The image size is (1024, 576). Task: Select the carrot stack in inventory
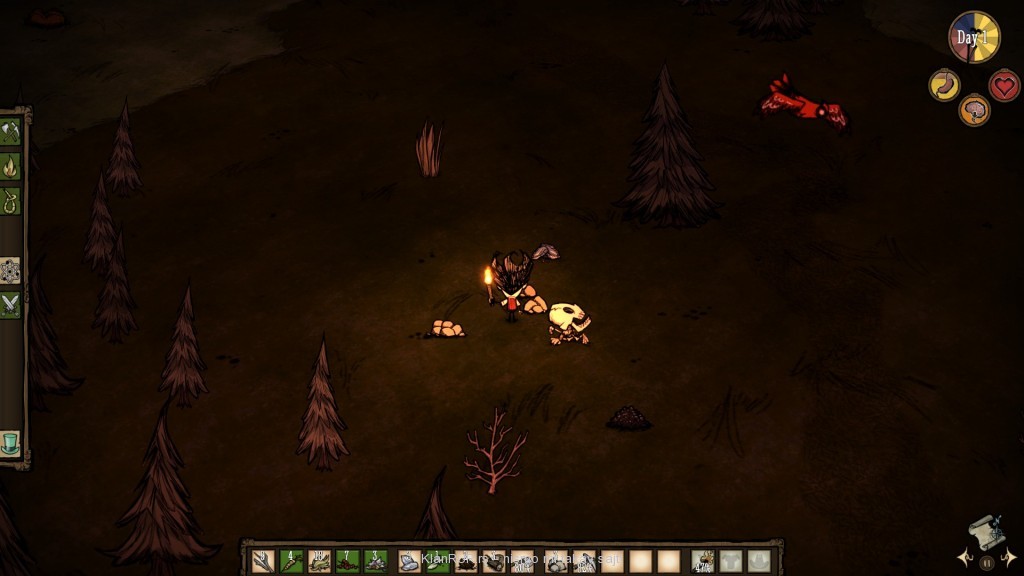tap(292, 561)
